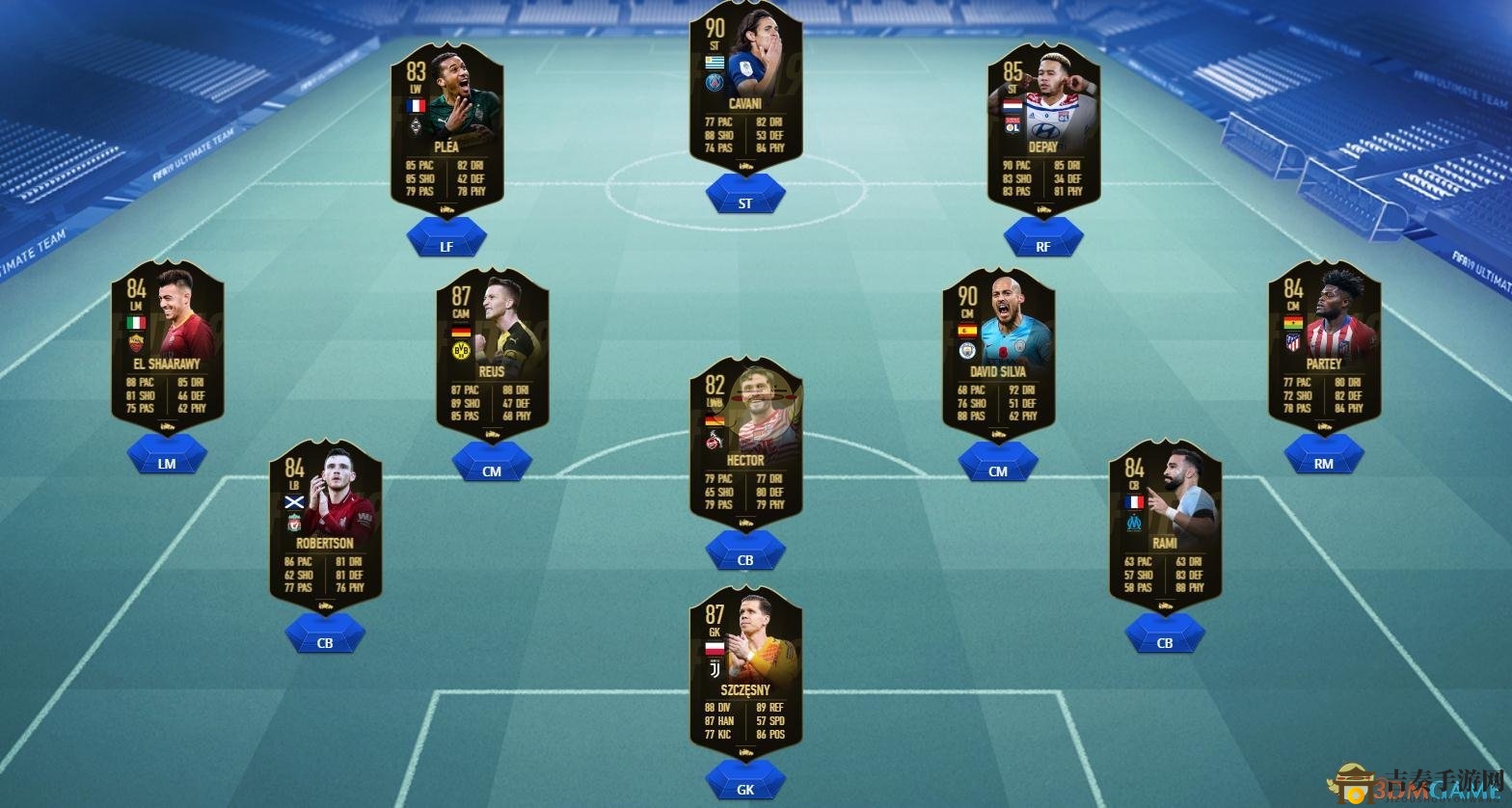The width and height of the screenshot is (1512, 808).
Task: Click the Roma crest on El Shaarawy's card
Action: pyautogui.click(x=136, y=342)
